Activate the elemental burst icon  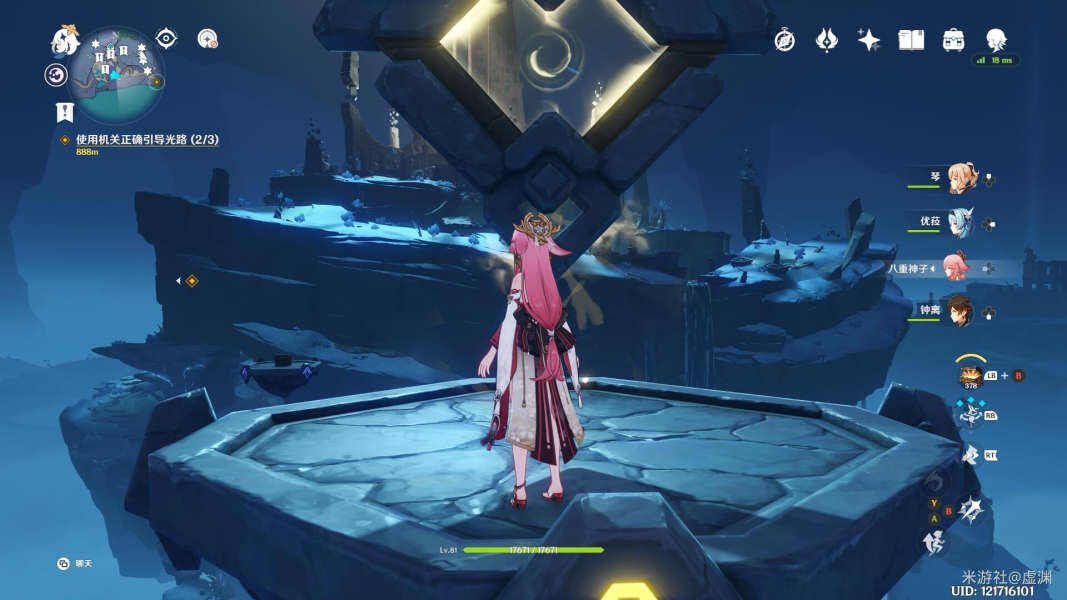[970, 511]
